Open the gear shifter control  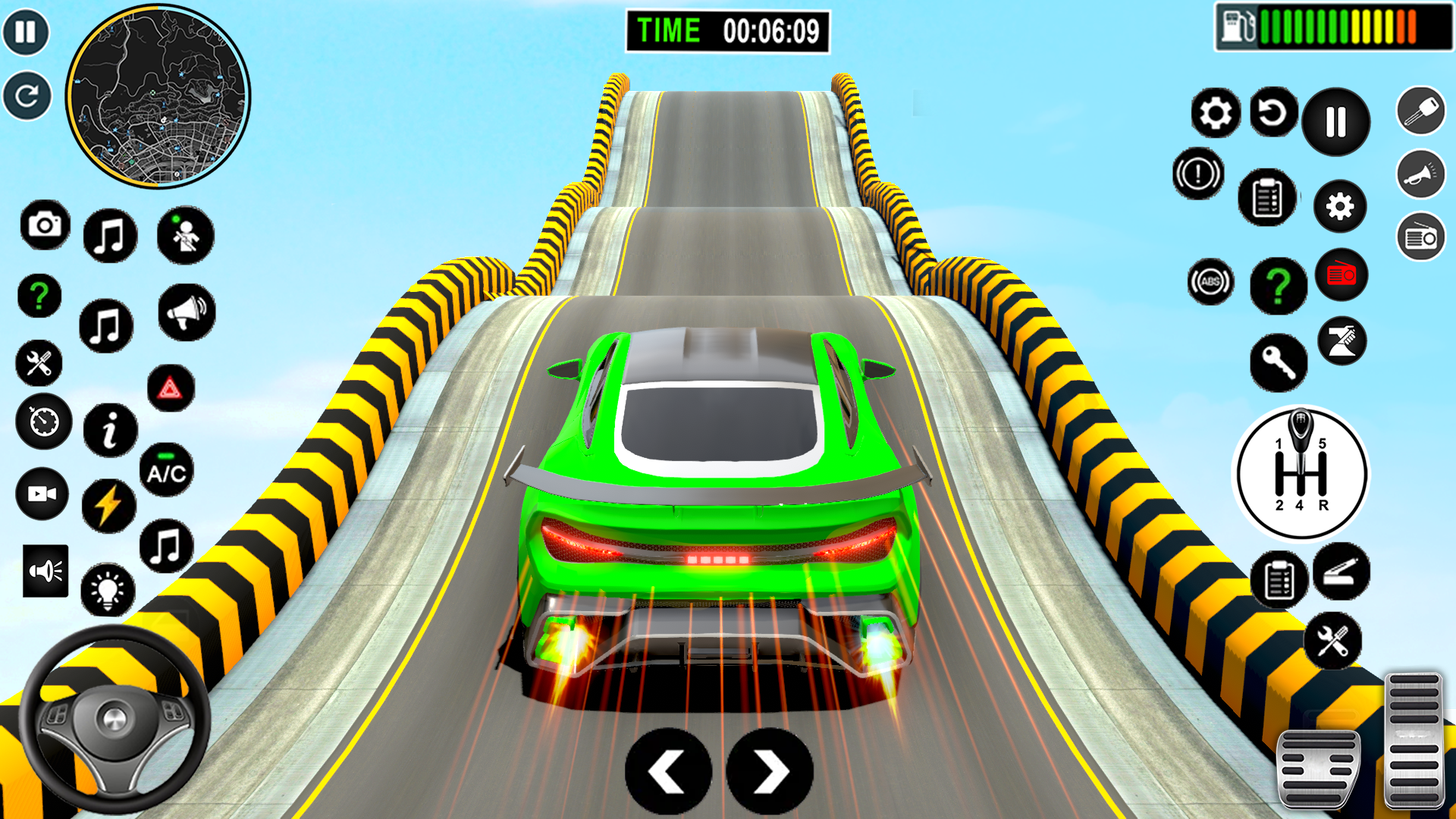click(1301, 474)
